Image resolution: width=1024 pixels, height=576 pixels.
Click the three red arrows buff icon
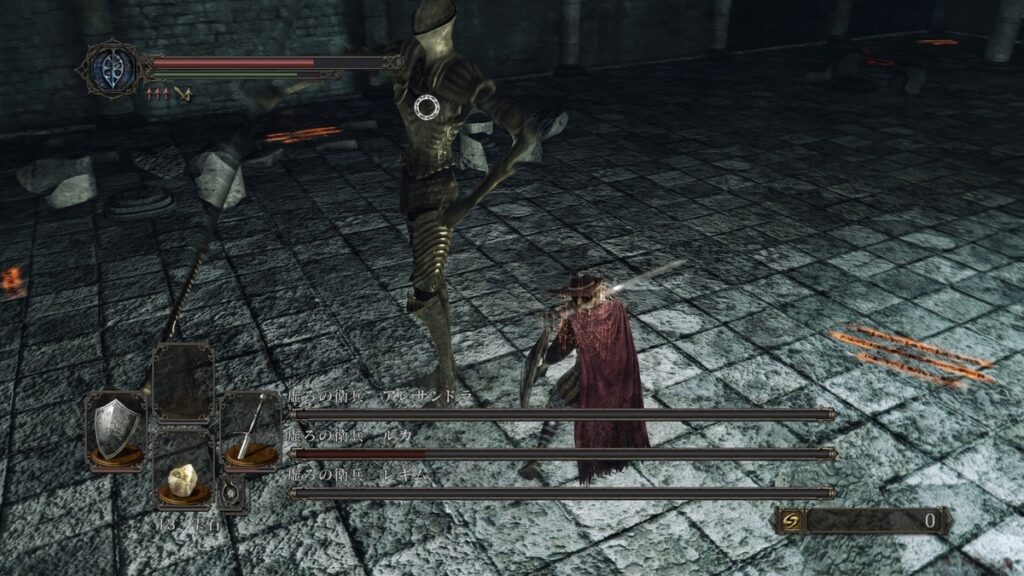[x=158, y=94]
